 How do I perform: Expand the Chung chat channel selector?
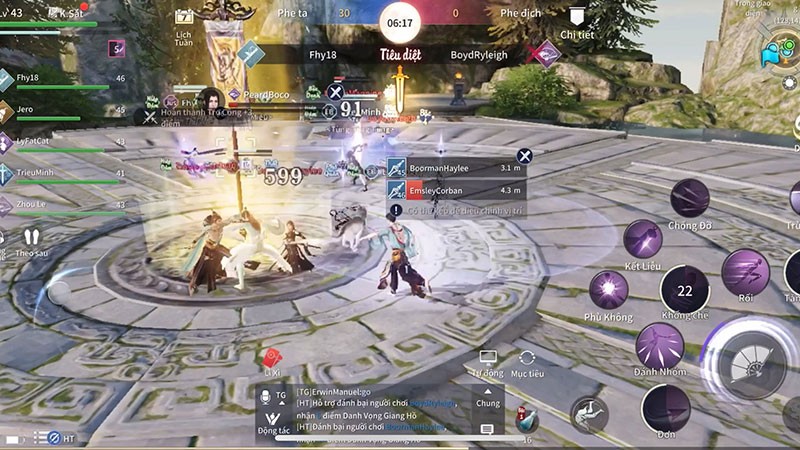click(487, 397)
